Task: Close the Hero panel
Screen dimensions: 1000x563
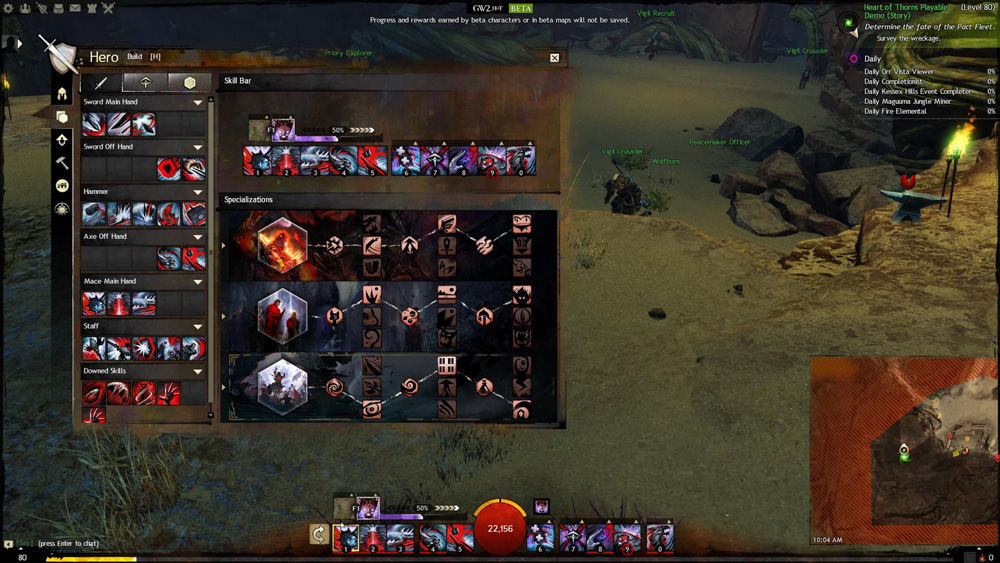Action: point(555,58)
